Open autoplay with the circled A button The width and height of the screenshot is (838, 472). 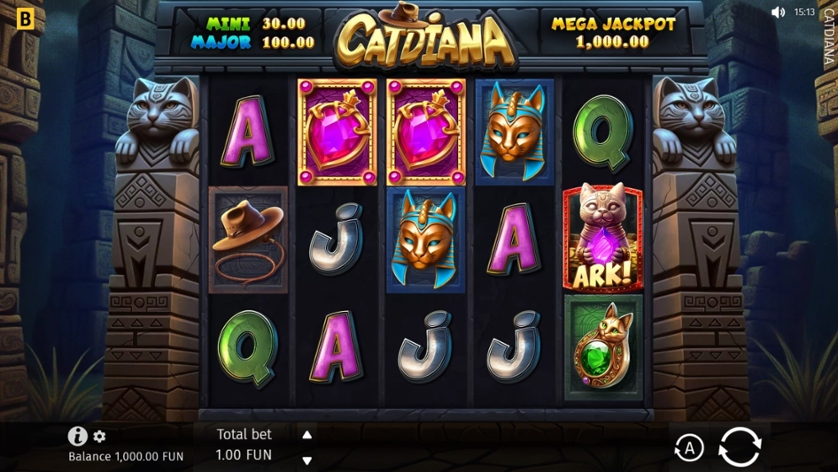point(688,447)
